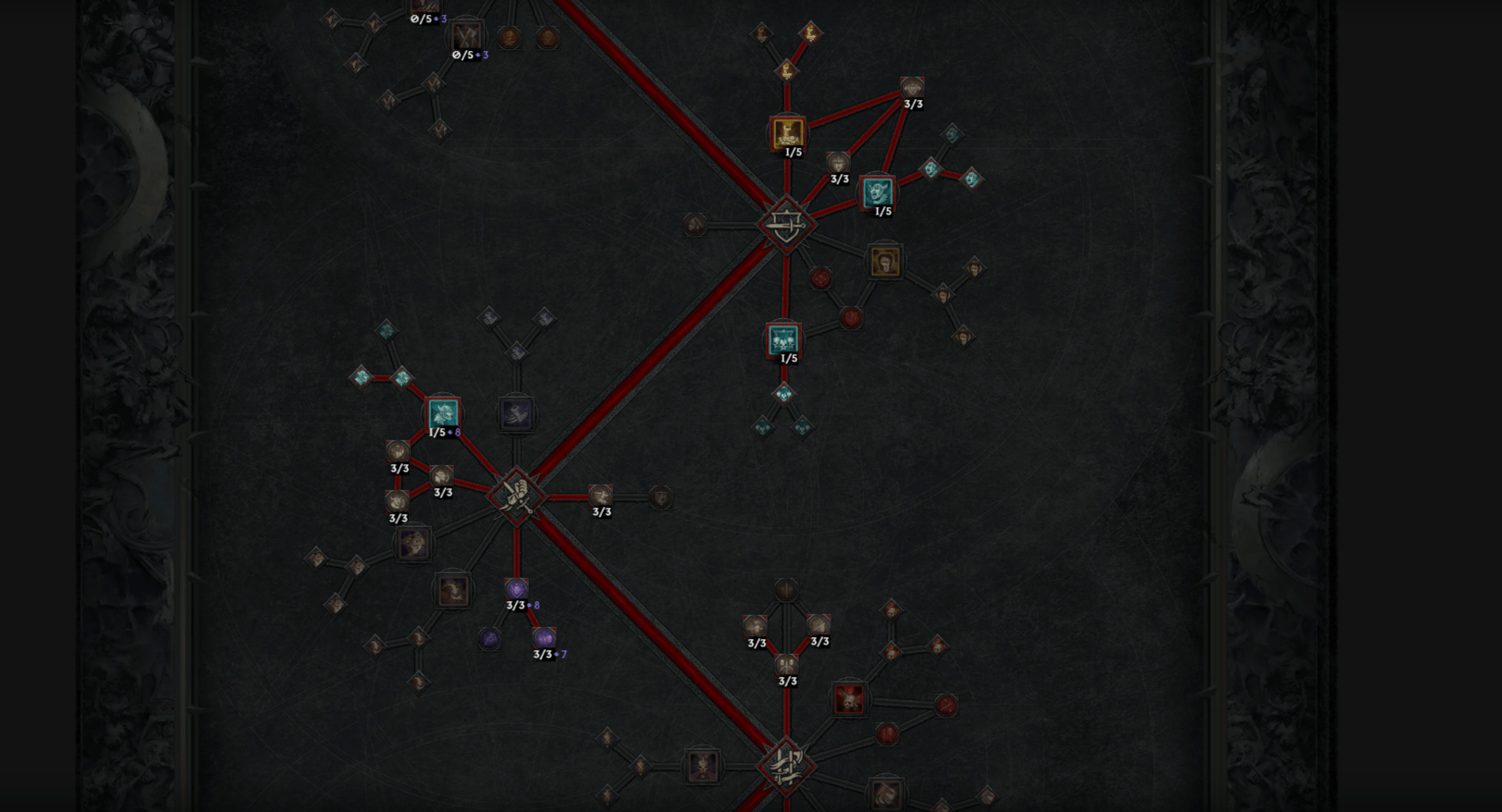Click the purple orb node marked 3/3 +7
This screenshot has width=1502, height=812.
pos(545,635)
